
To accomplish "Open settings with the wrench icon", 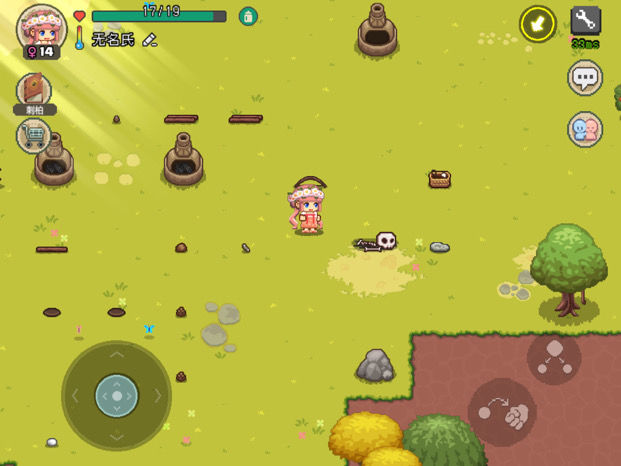I will [x=585, y=20].
